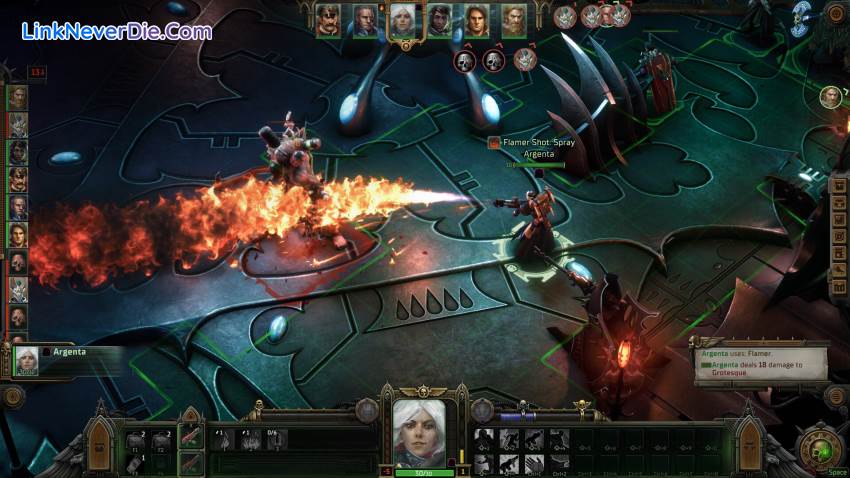Click the skull enemy marker icon

pyautogui.click(x=465, y=62)
